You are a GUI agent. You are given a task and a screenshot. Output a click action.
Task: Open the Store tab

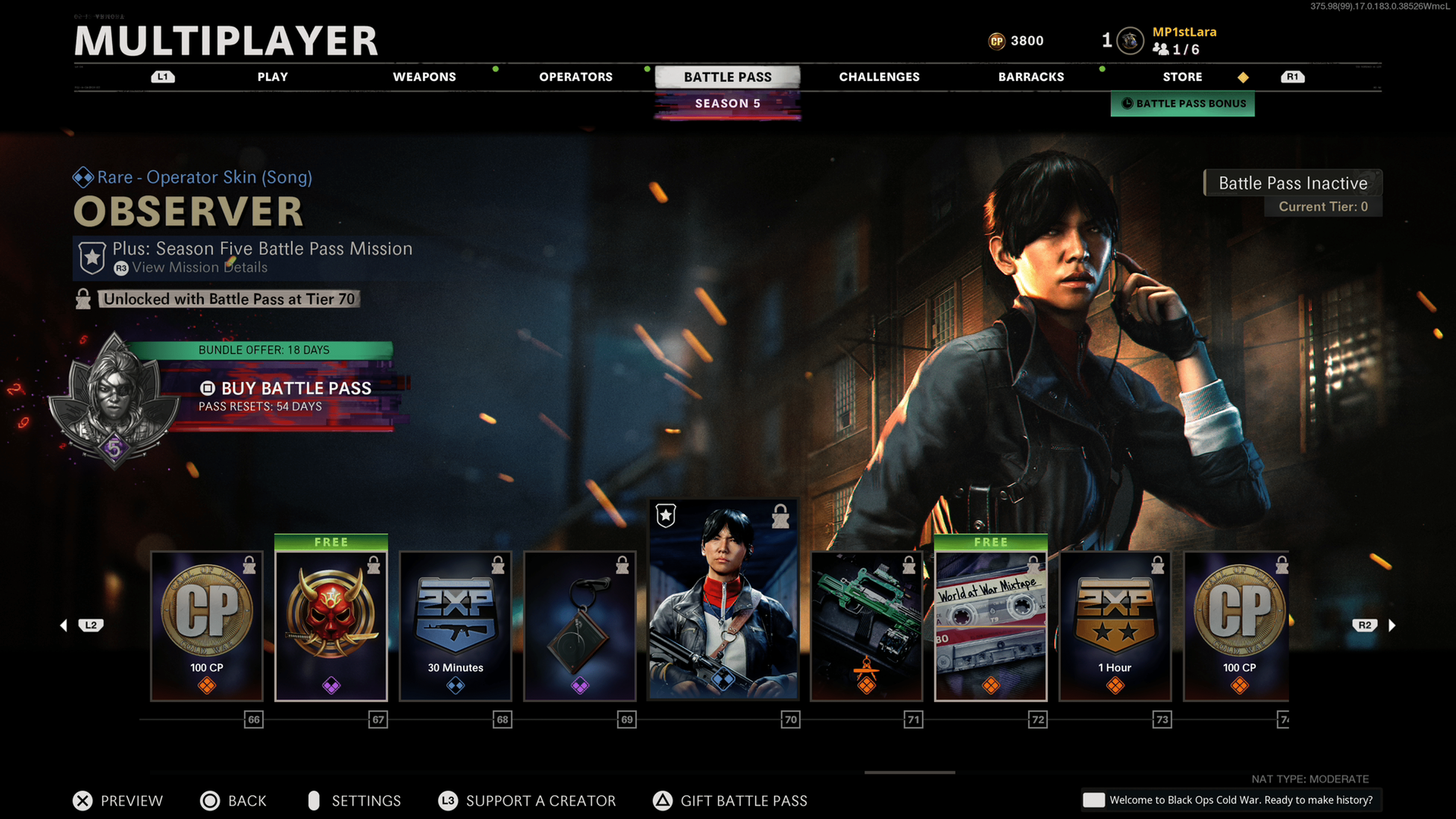(x=1182, y=77)
